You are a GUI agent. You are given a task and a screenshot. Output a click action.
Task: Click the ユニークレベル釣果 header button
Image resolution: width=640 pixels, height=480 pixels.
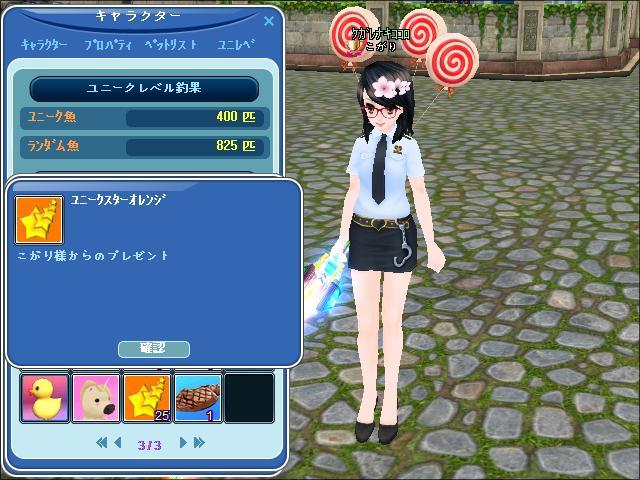144,88
